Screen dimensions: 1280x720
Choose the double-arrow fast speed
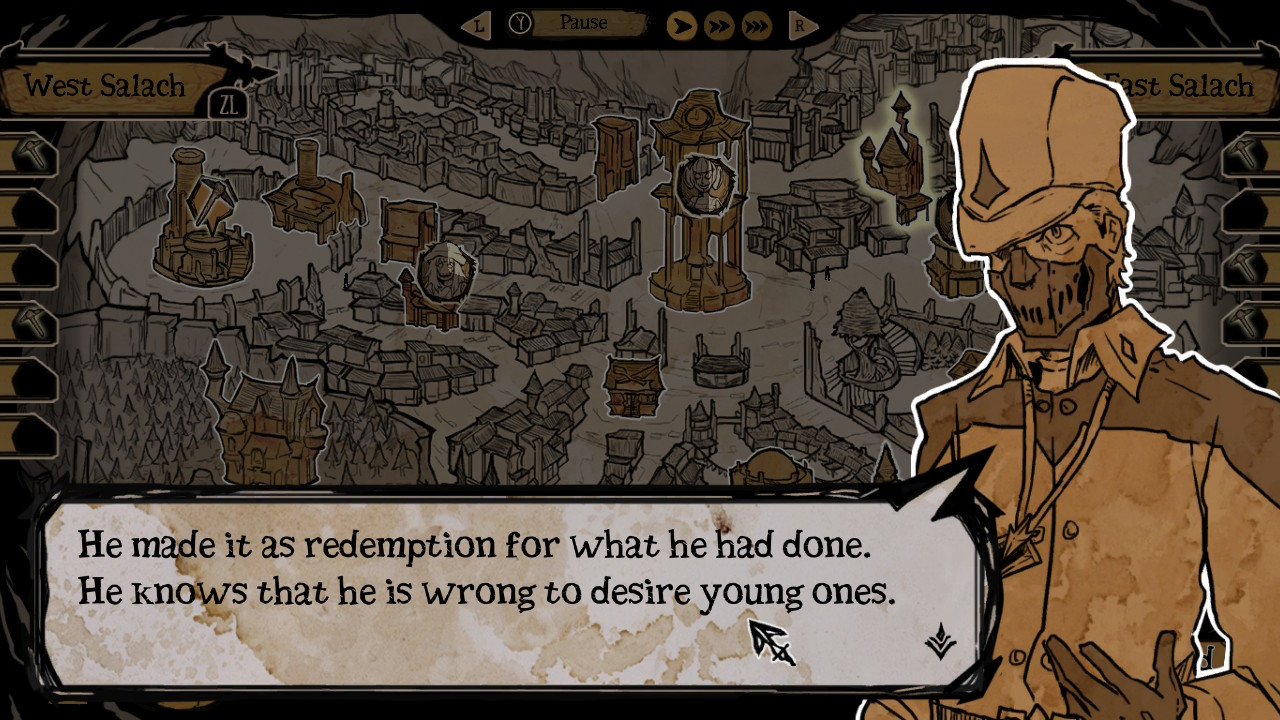coord(718,25)
